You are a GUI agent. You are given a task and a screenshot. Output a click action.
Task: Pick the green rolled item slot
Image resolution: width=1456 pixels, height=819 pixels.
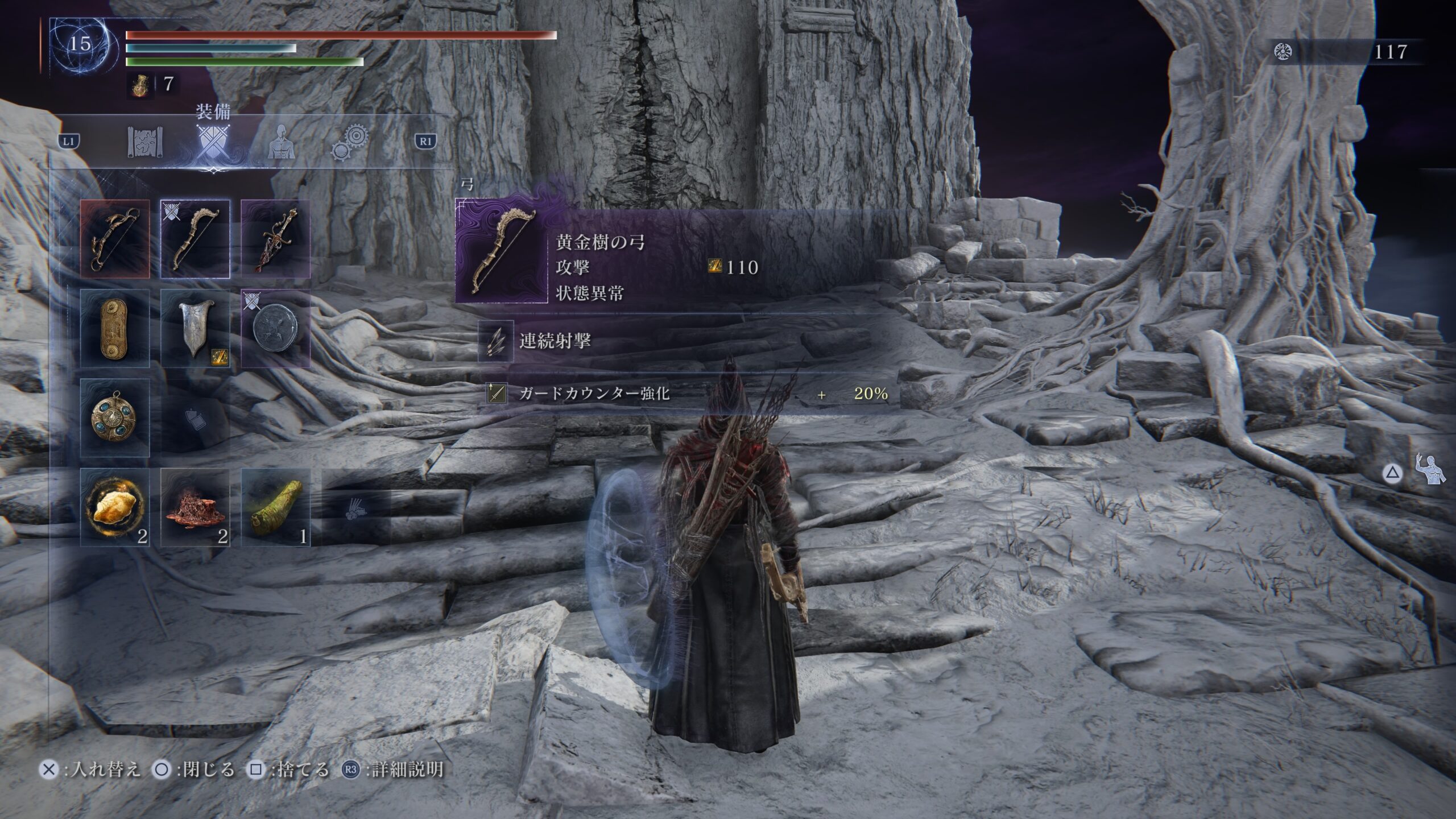click(x=276, y=507)
